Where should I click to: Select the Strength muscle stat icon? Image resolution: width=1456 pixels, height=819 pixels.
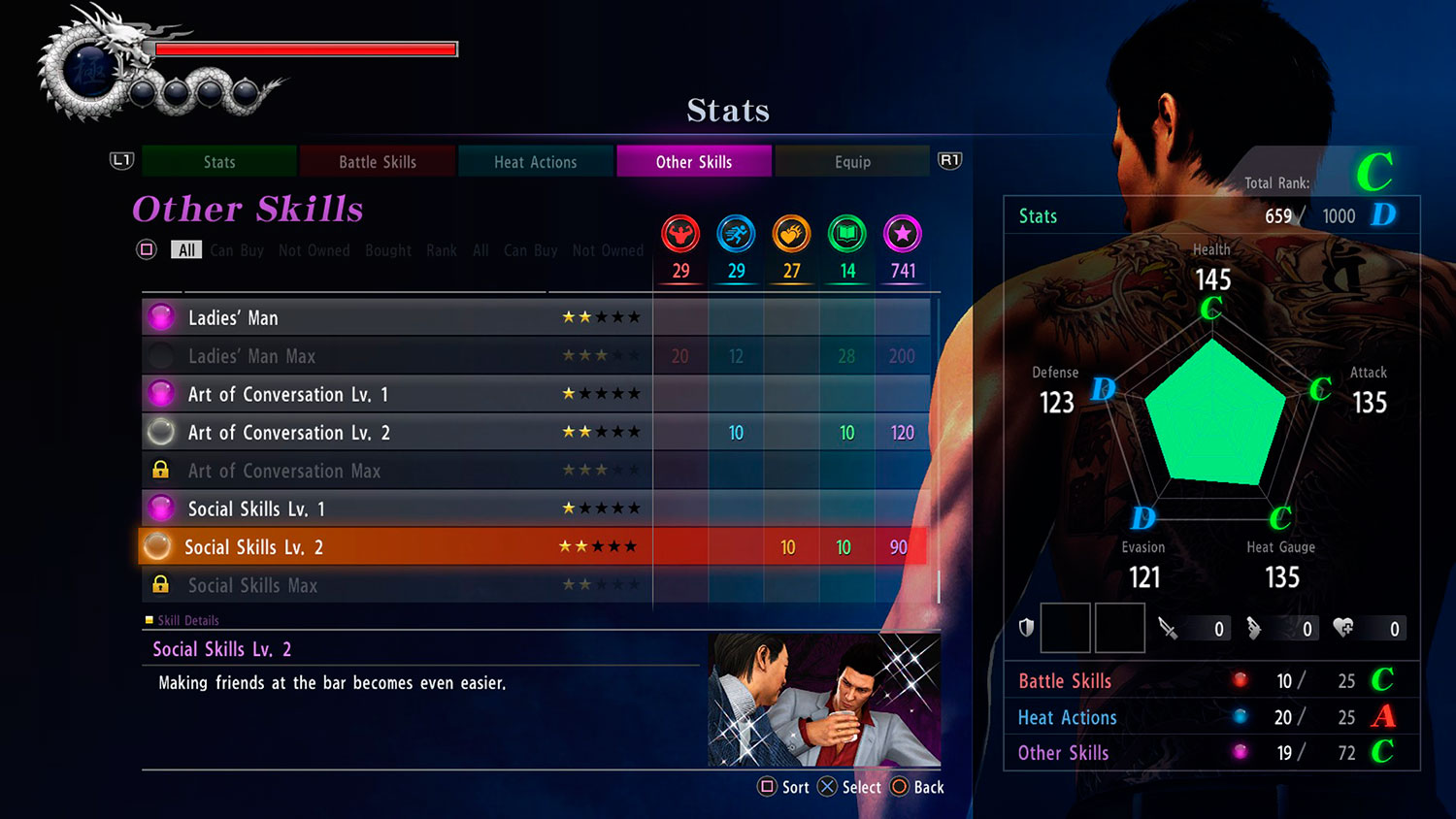pos(680,233)
